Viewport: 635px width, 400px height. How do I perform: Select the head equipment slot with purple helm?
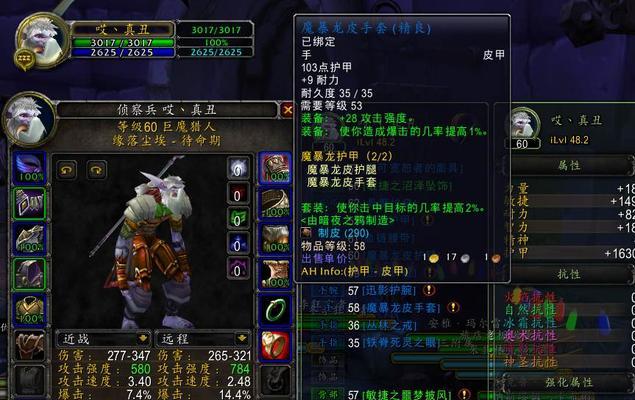pyautogui.click(x=30, y=167)
